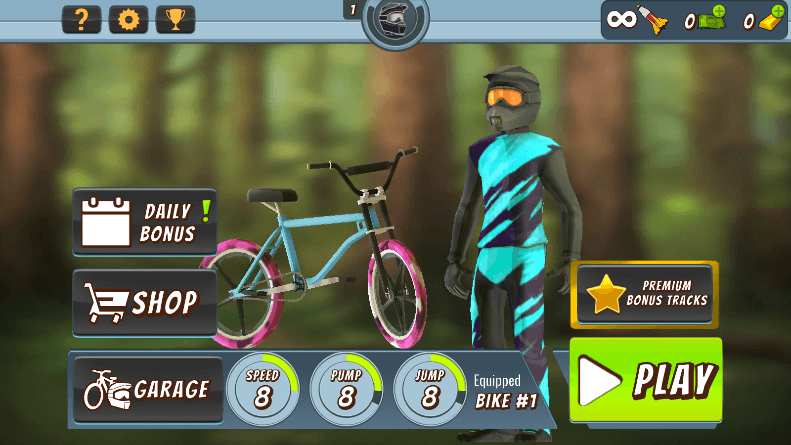
Task: Open the Garage menu
Action: [x=147, y=389]
